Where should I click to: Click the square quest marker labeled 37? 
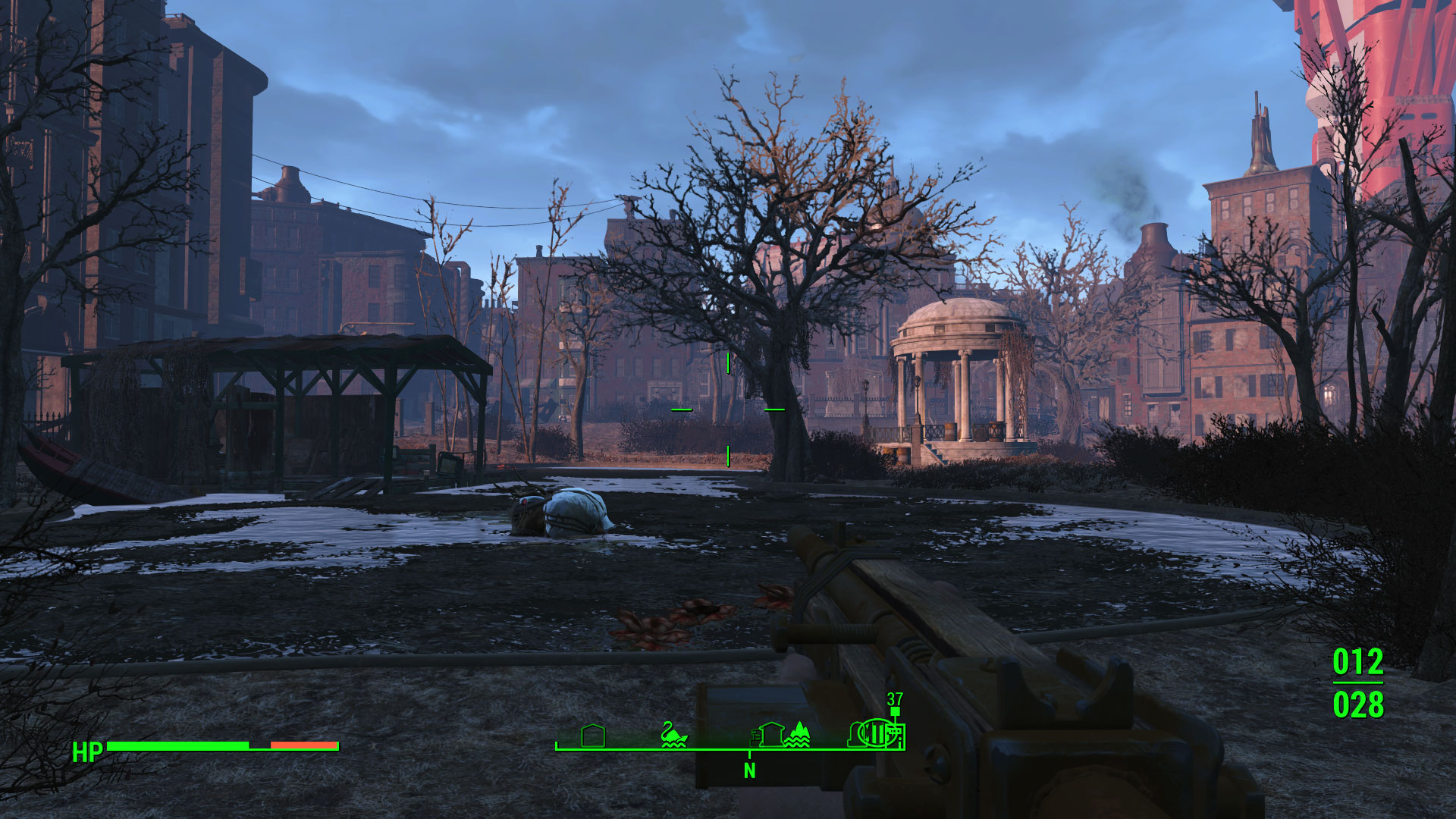point(895,711)
